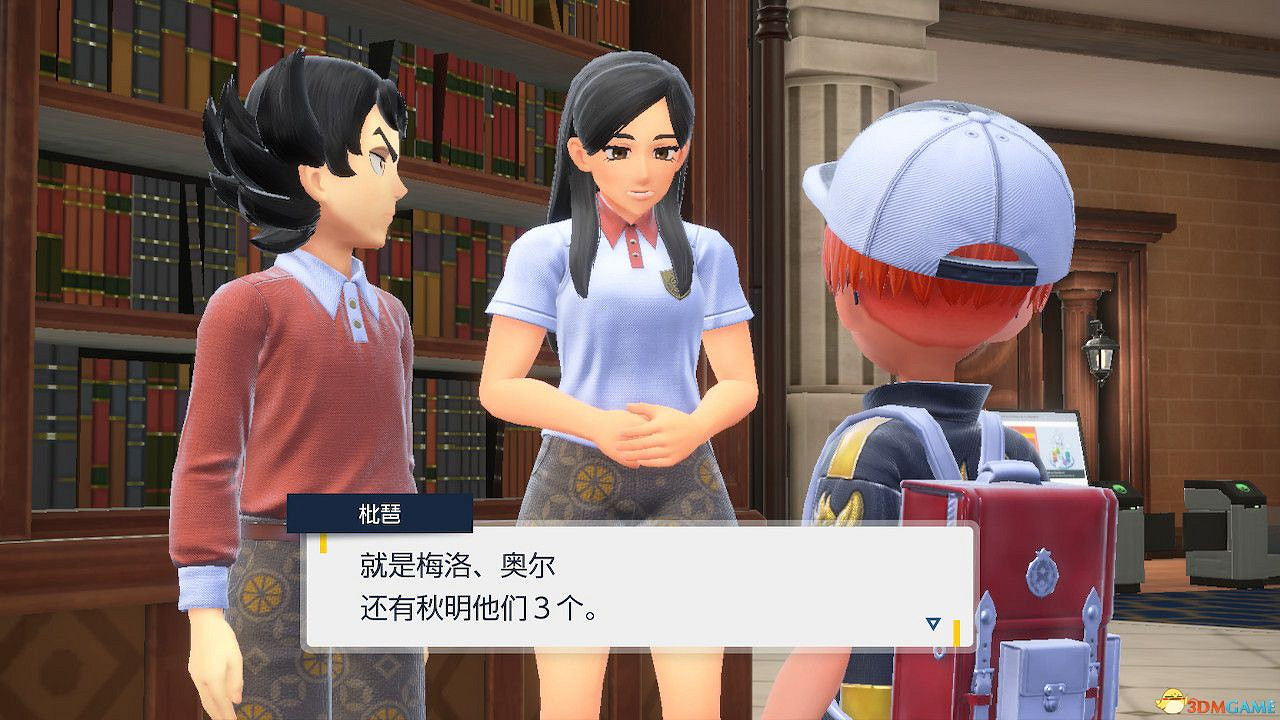
Task: Toggle the collar button on the red sweater
Action: click(352, 302)
